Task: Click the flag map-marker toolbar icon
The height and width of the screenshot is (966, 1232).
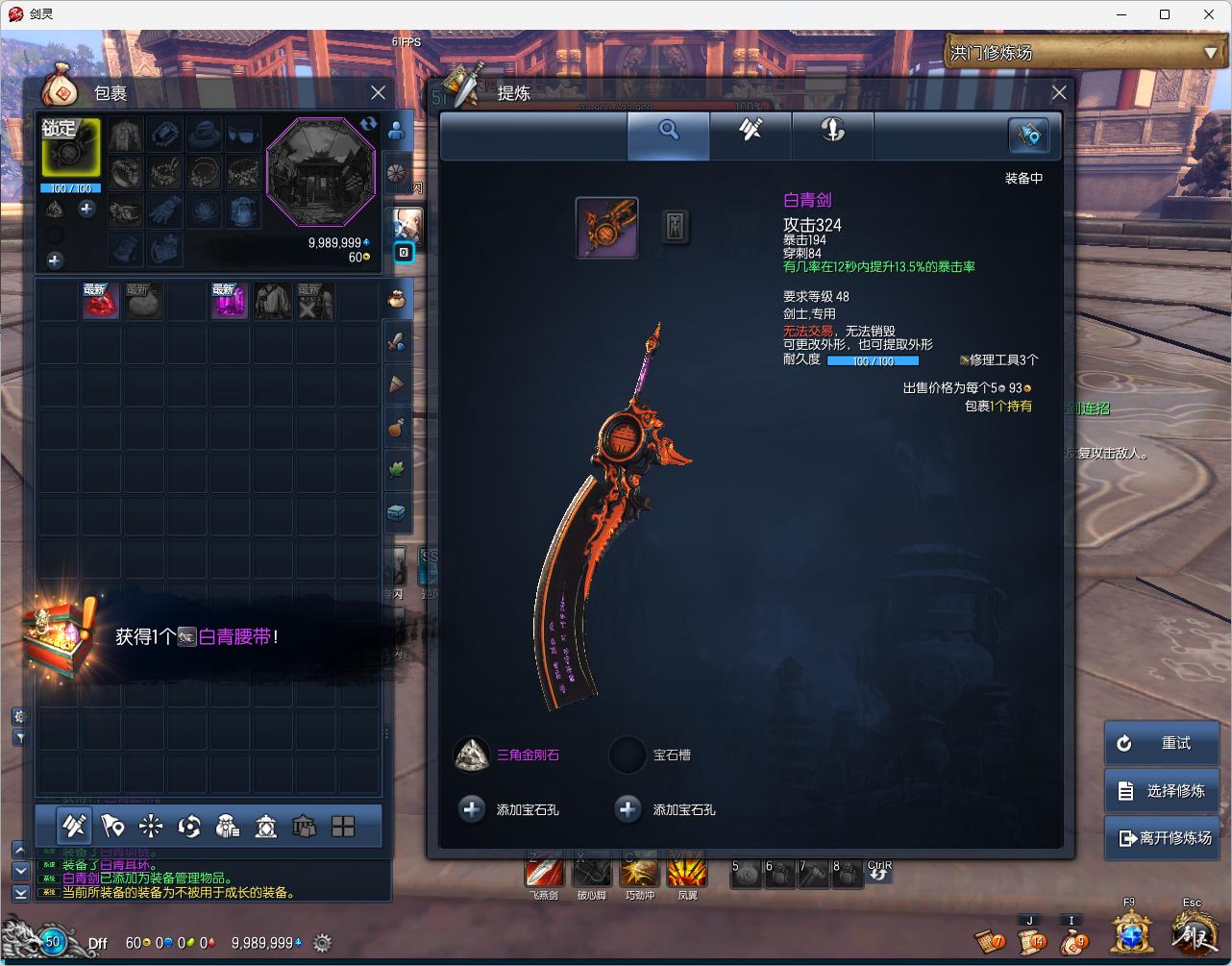Action: (112, 826)
